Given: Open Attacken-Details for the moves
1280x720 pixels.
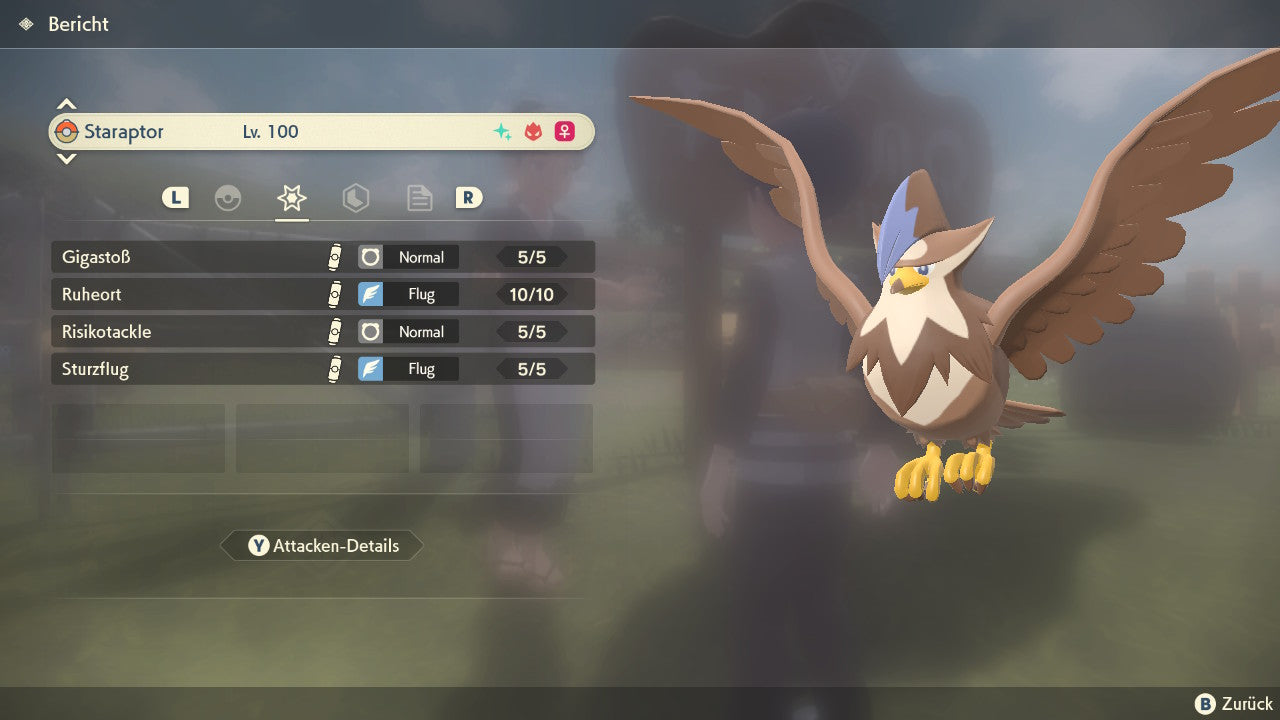Looking at the screenshot, I should click(322, 546).
